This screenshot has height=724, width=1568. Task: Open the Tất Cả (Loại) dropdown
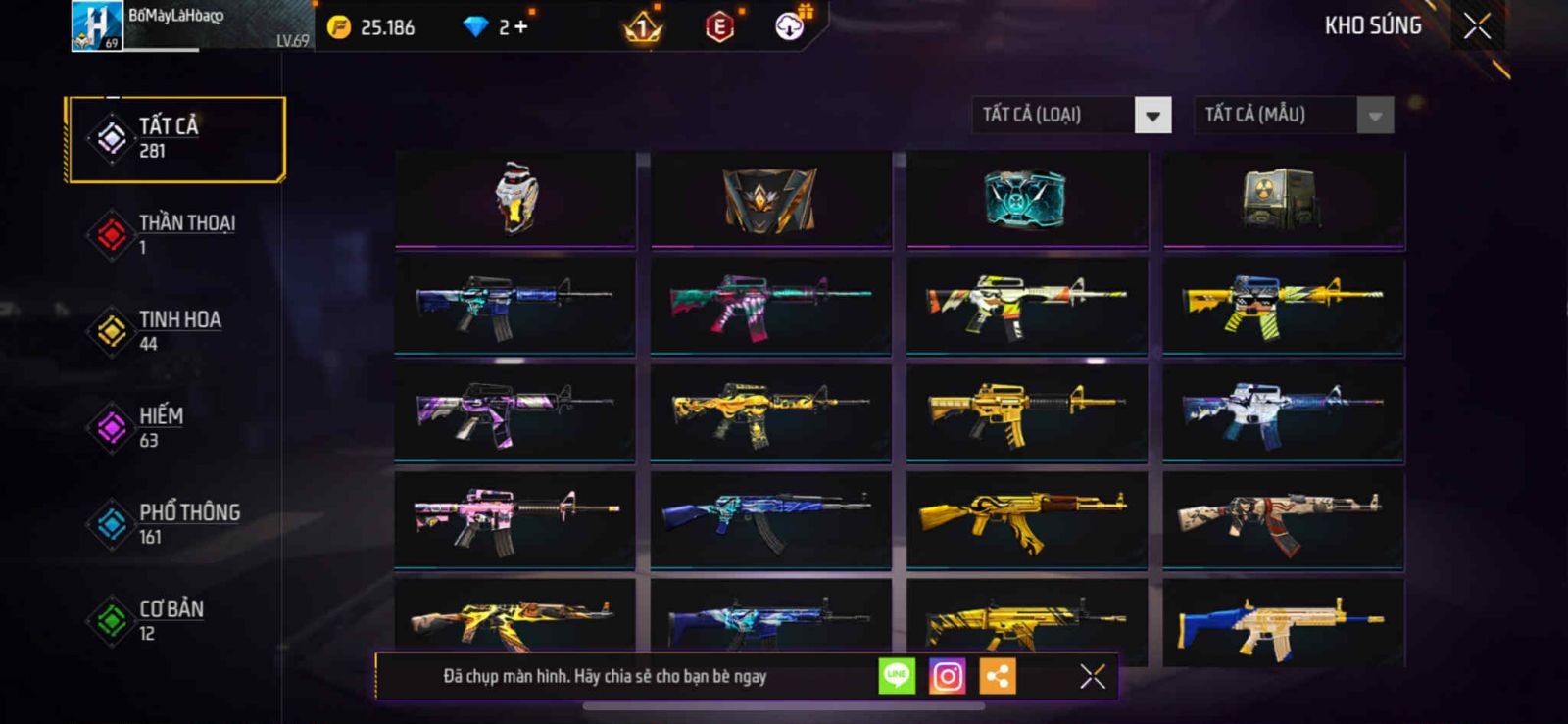[1152, 116]
